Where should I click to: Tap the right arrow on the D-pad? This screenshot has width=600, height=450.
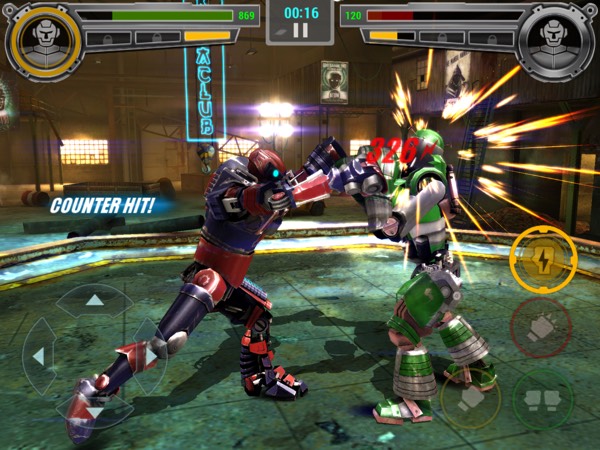tap(150, 355)
